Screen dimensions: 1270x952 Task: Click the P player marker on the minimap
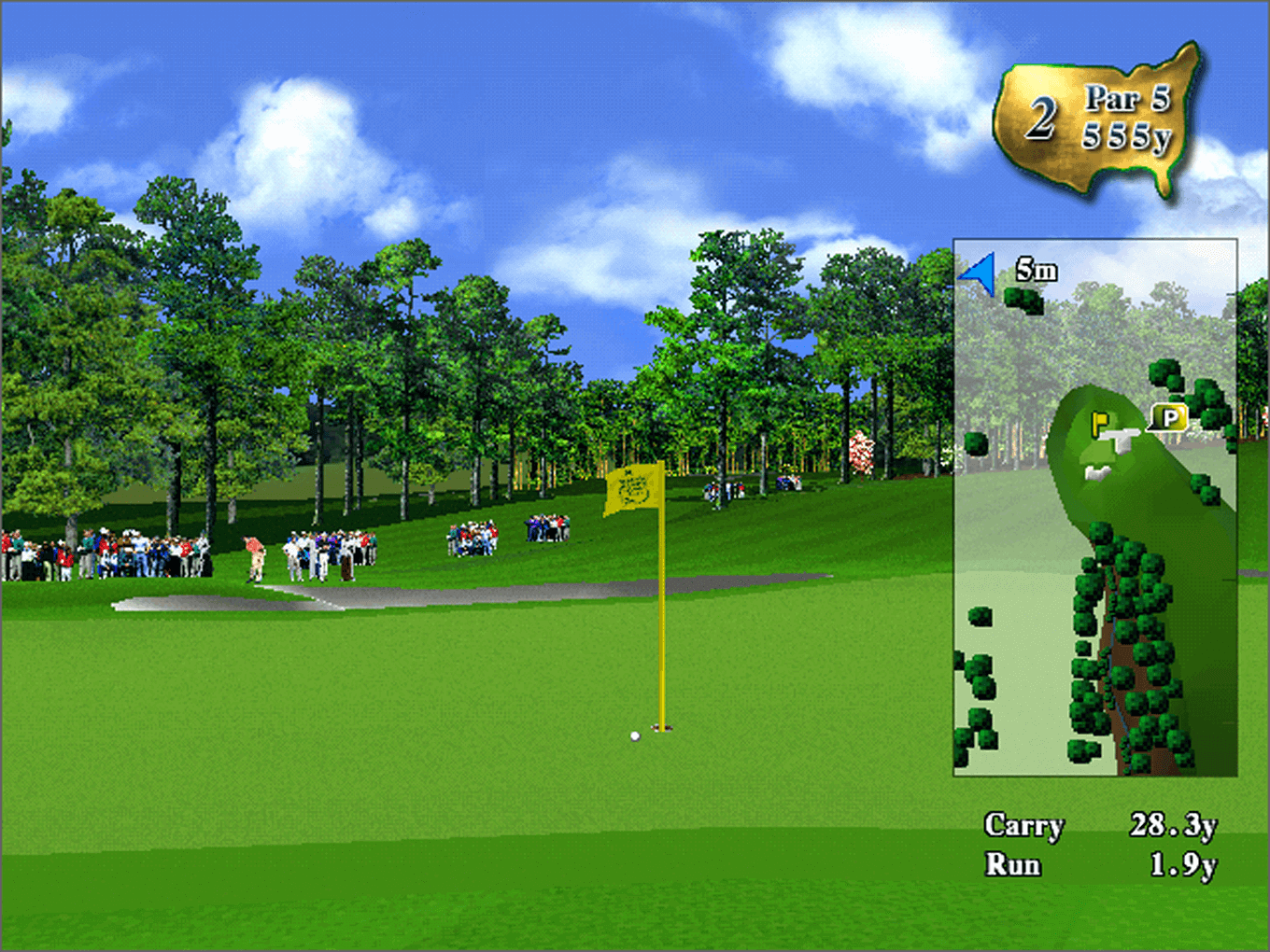[x=1168, y=417]
